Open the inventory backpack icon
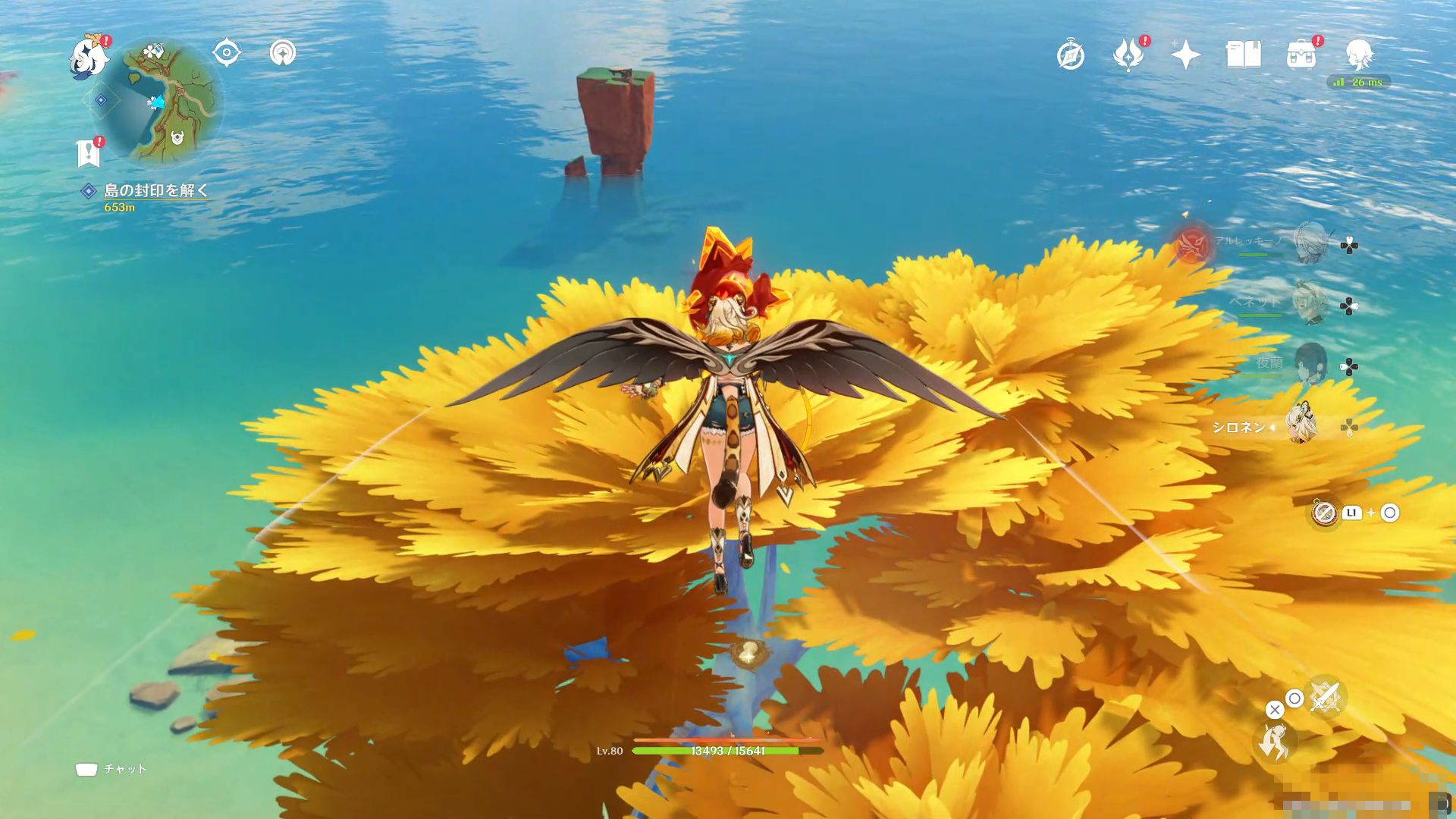Viewport: 1456px width, 819px height. coord(1301,55)
